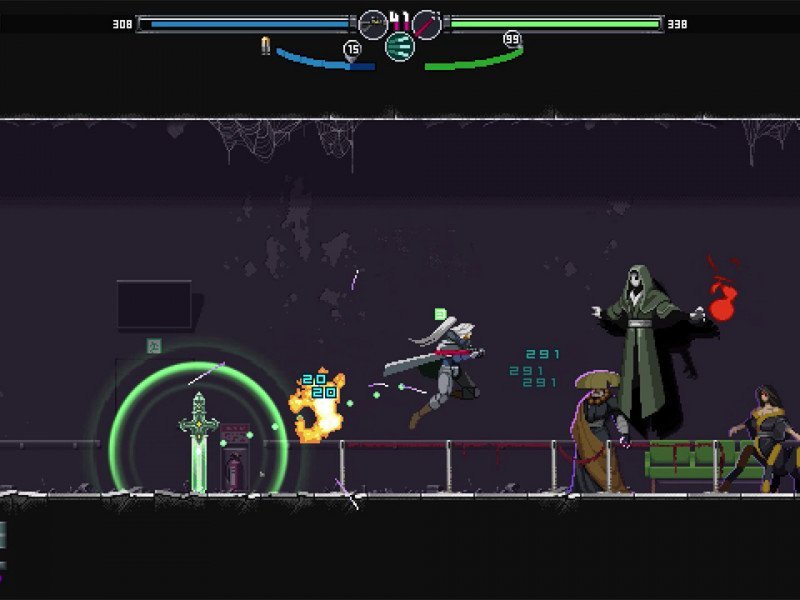Image resolution: width=800 pixels, height=600 pixels.
Task: Select the pink blade weapon icon
Action: pyautogui.click(x=427, y=24)
